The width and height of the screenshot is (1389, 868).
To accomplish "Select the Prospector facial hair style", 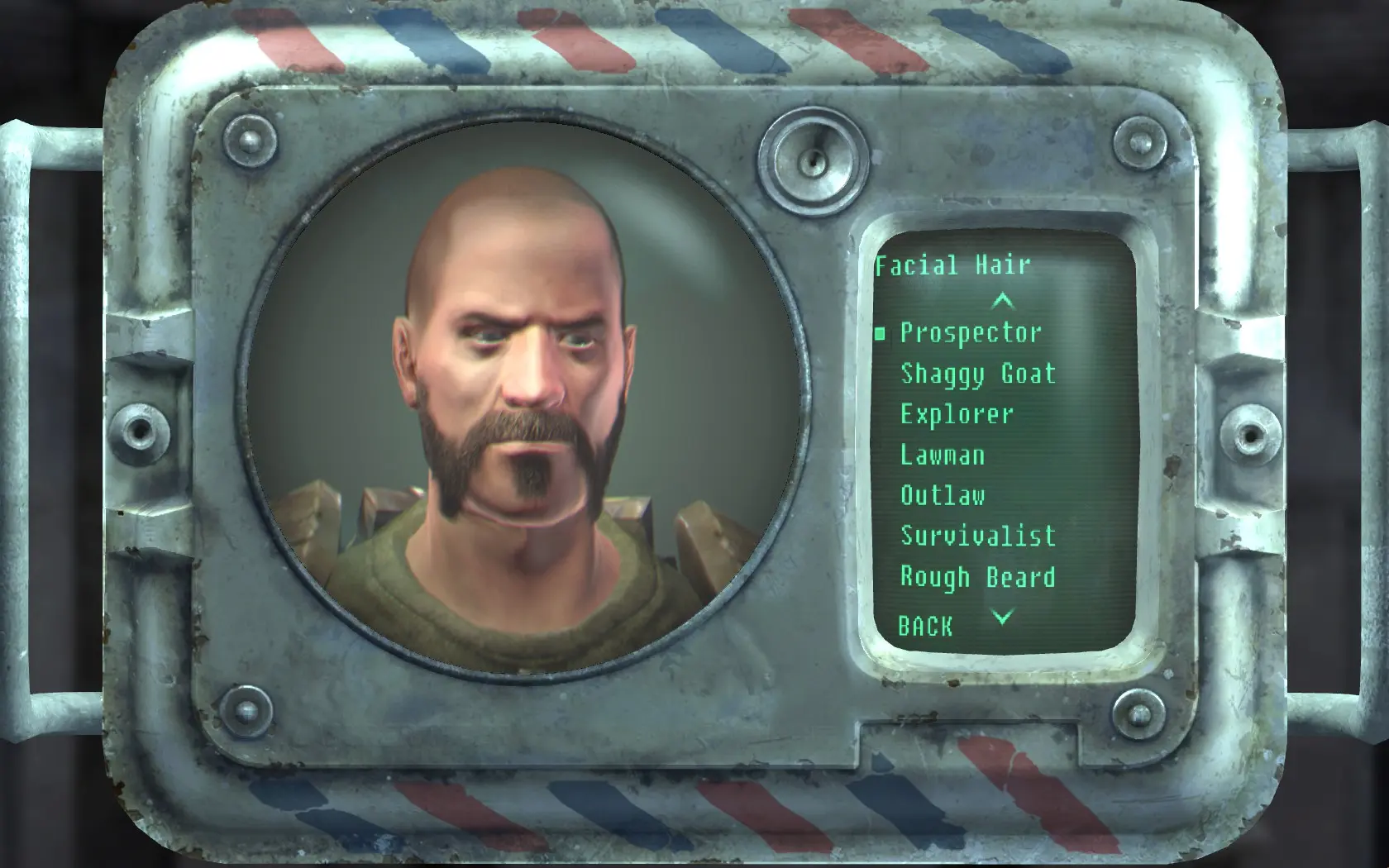I will (x=971, y=334).
